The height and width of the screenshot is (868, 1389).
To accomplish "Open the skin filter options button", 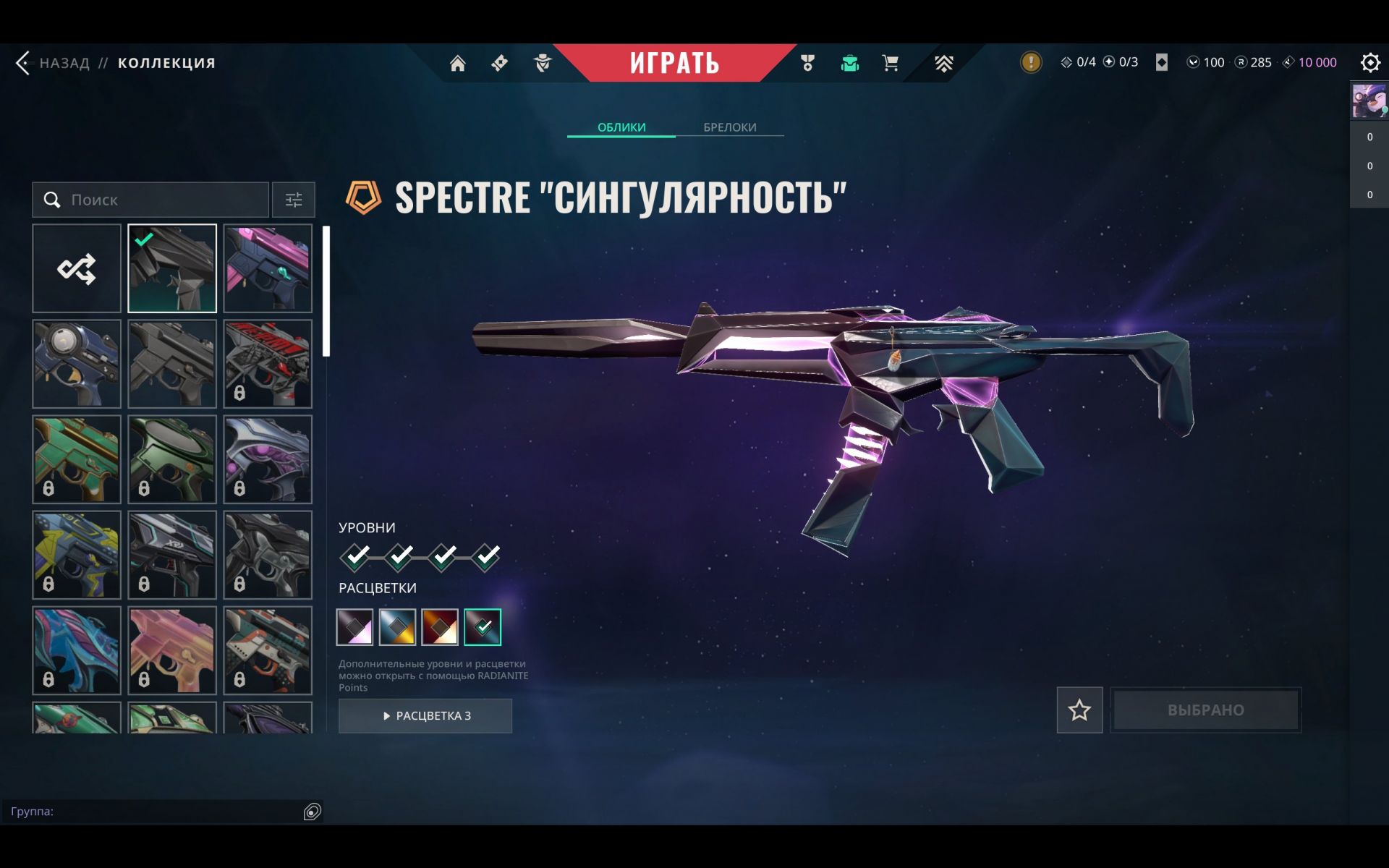I will click(x=293, y=200).
